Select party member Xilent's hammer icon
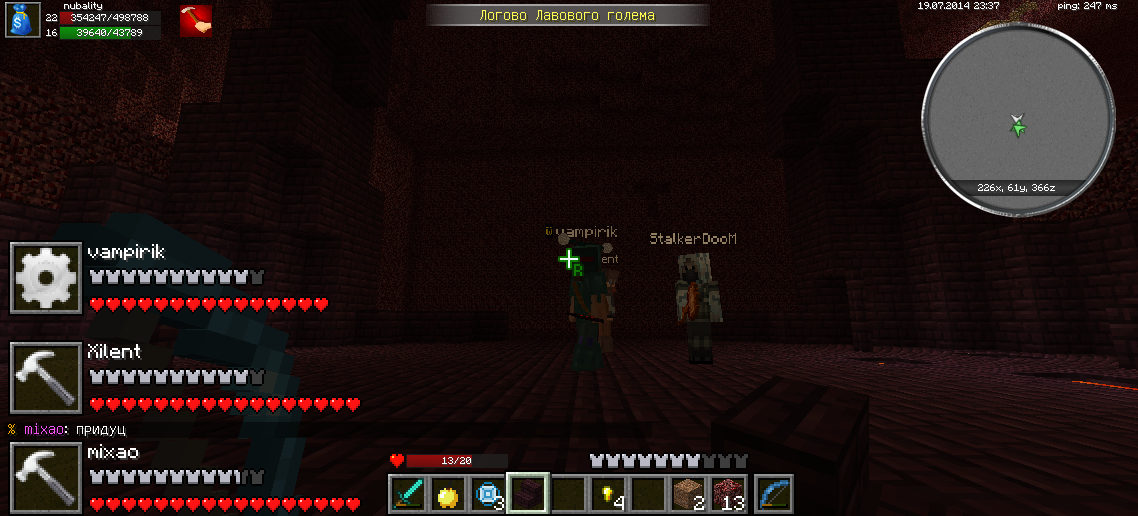This screenshot has height=516, width=1138. (46, 377)
